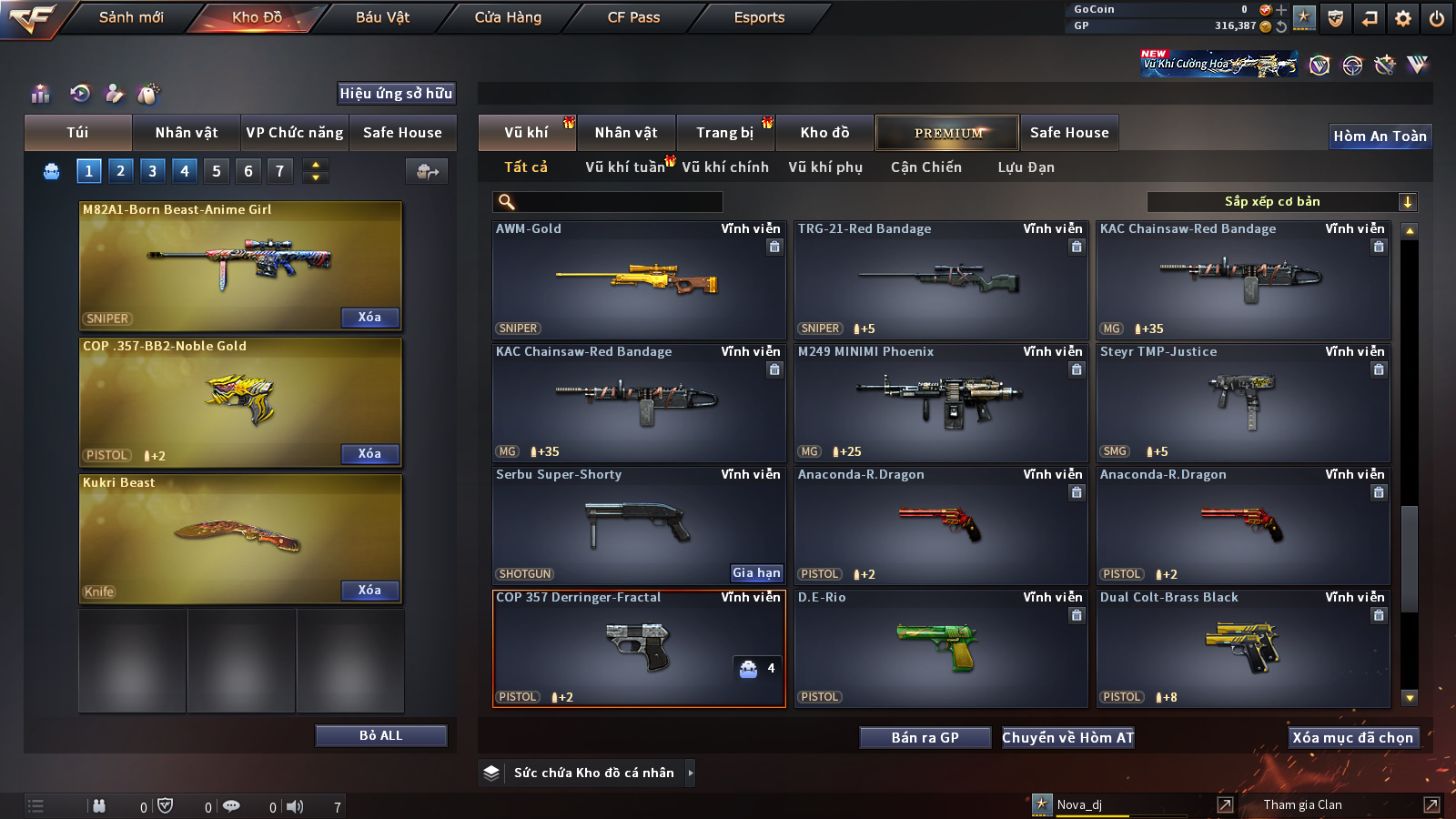The image size is (1456, 819).
Task: Remove Kukri Beast with its Xóa button
Action: pyautogui.click(x=369, y=590)
